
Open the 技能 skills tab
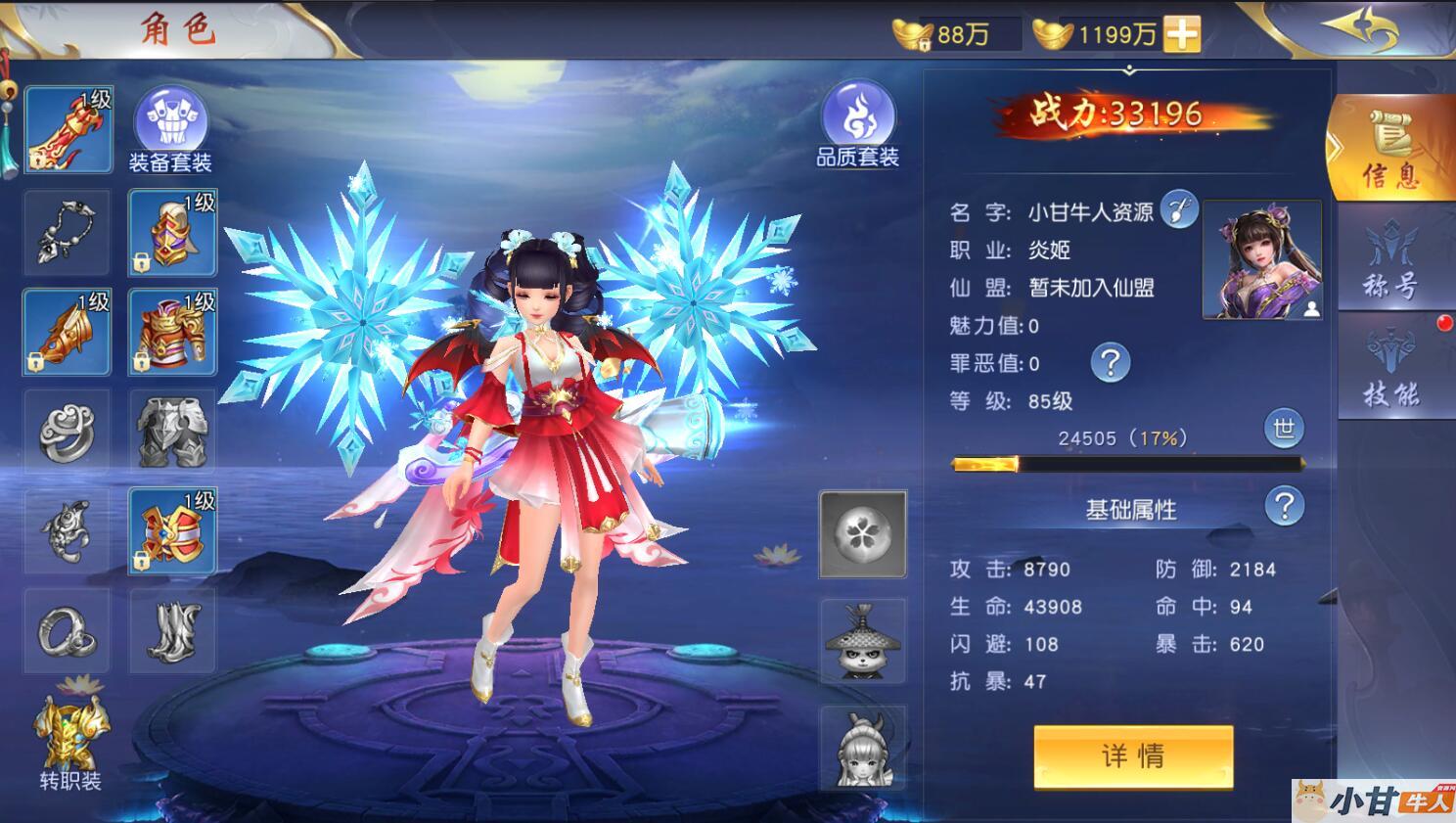(x=1390, y=369)
